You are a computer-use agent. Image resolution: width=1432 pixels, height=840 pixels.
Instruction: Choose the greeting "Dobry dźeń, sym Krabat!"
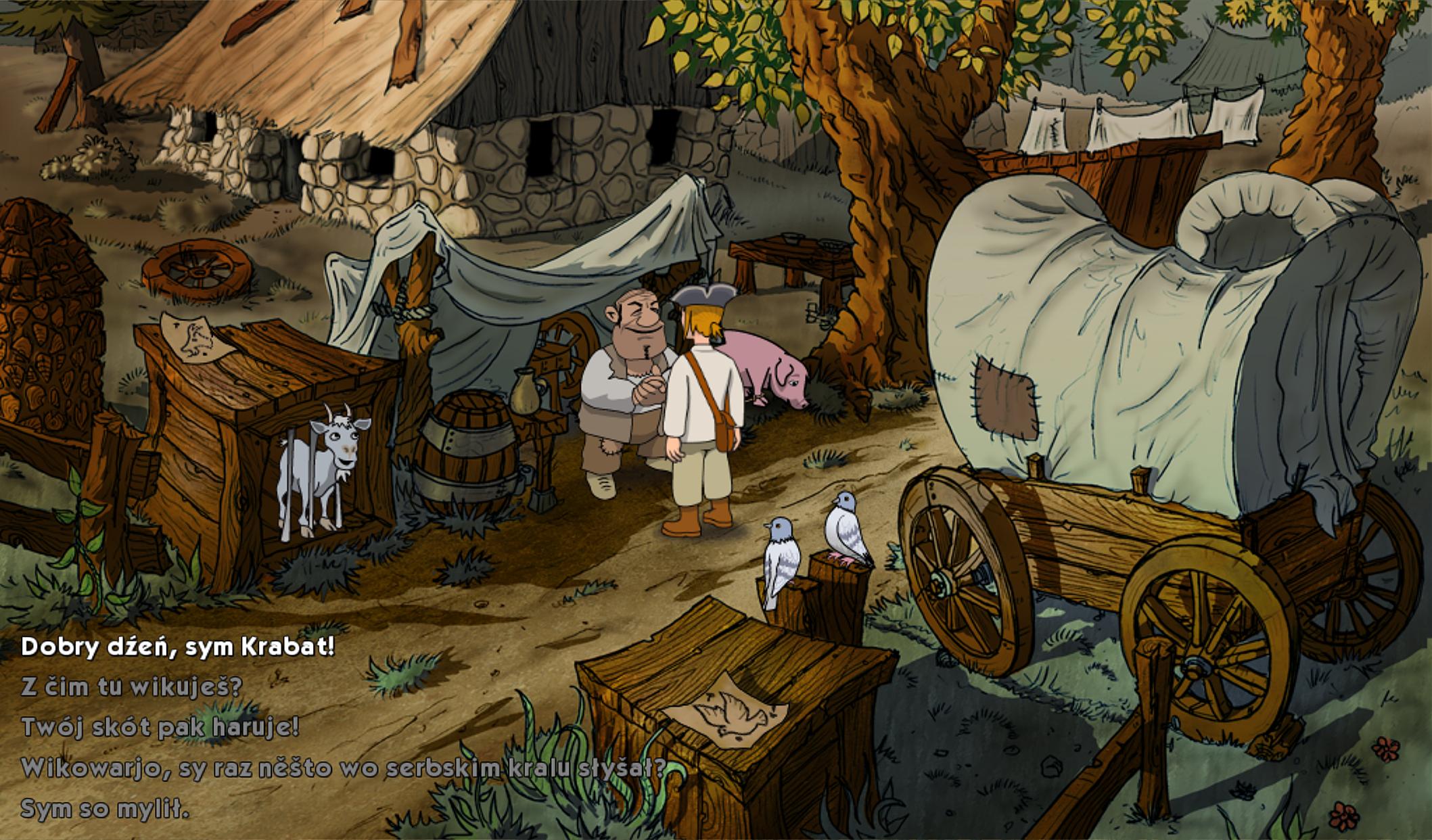[178, 647]
